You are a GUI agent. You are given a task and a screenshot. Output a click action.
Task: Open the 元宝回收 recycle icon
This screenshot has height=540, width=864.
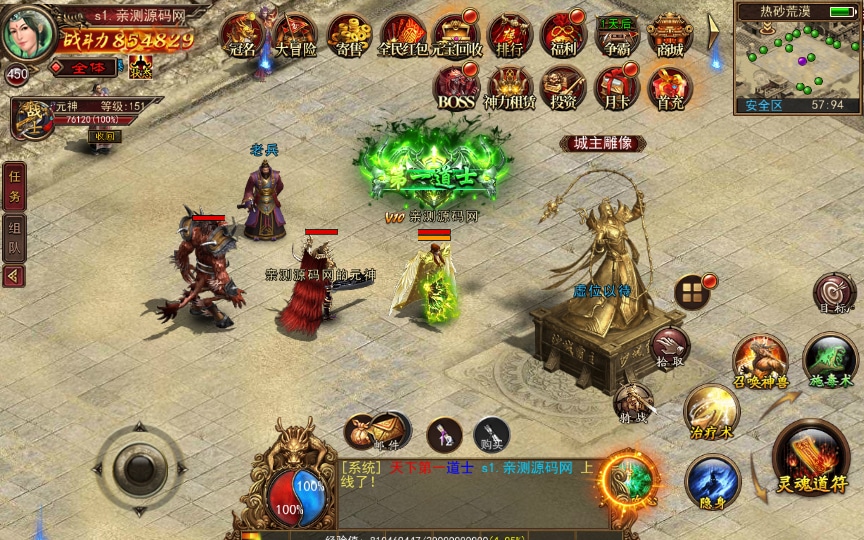[x=455, y=36]
